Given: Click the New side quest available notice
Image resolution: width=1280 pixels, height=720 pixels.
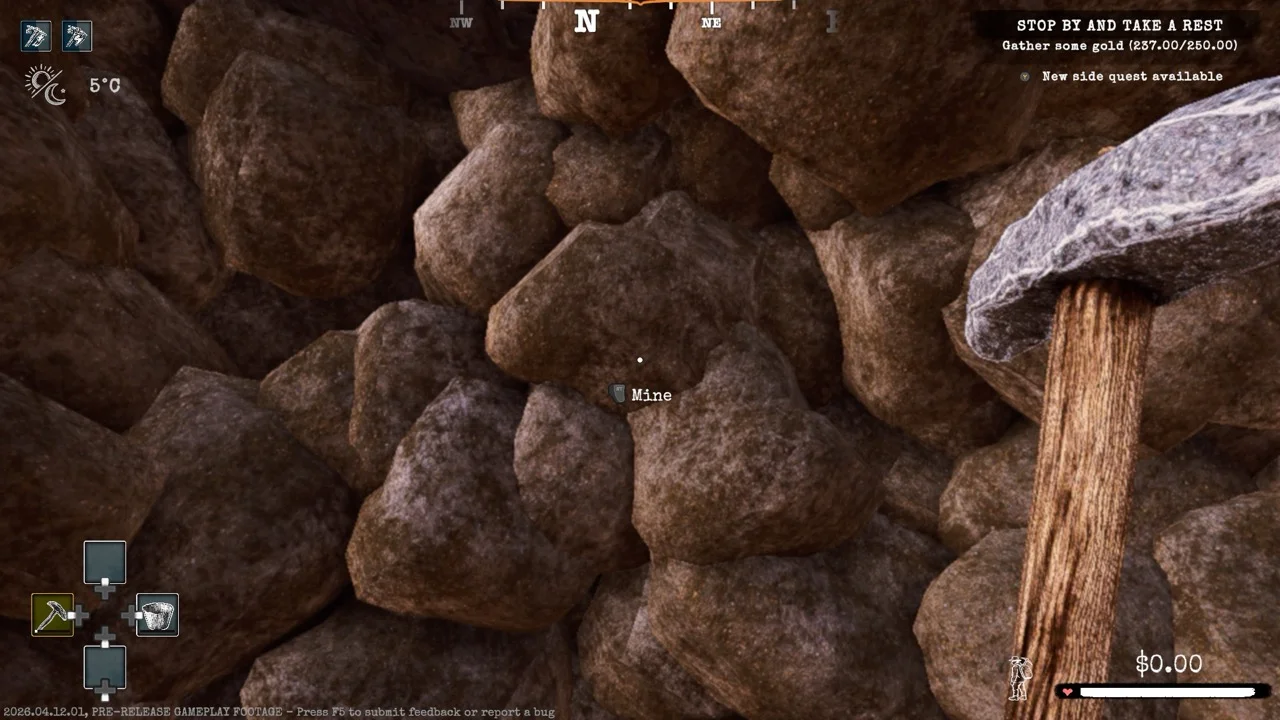Looking at the screenshot, I should coord(1131,76).
